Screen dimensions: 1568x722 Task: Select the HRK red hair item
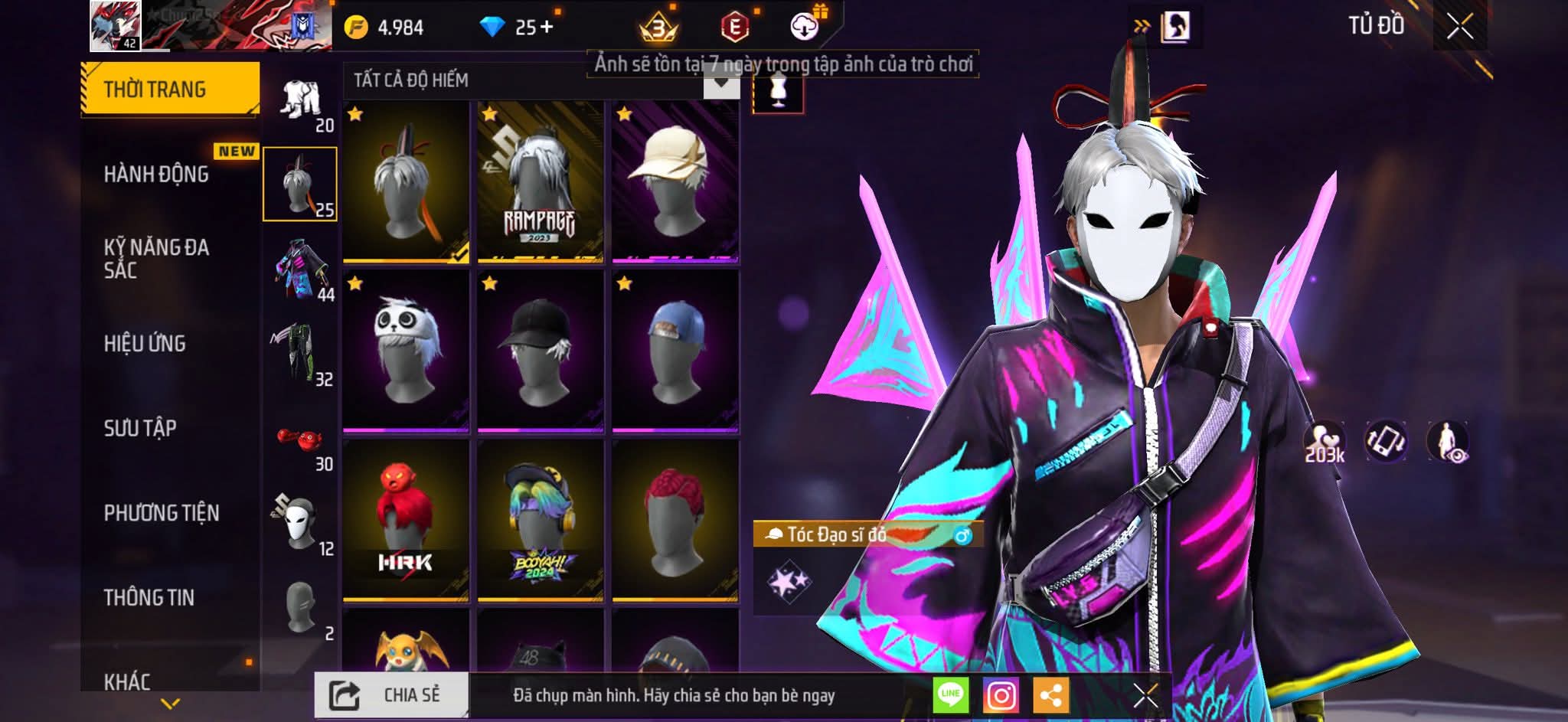406,519
